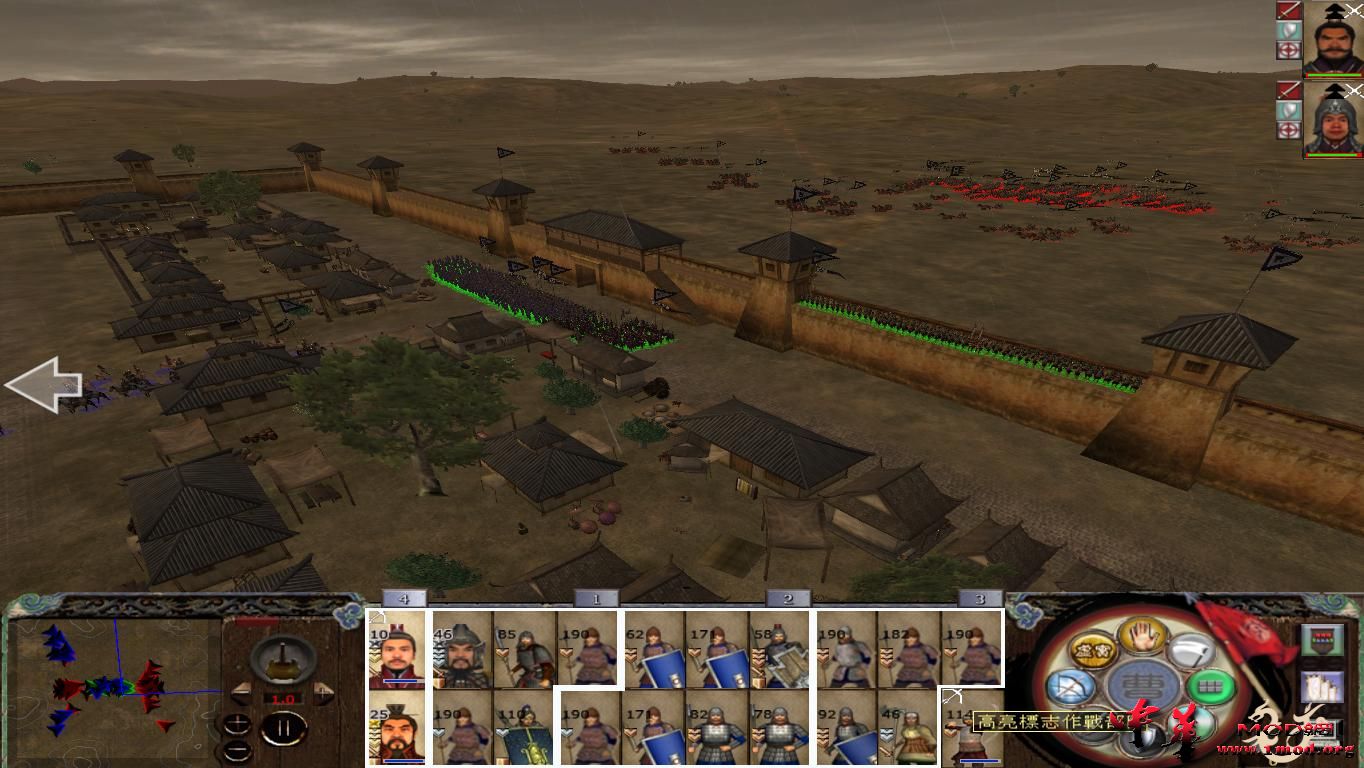1364x768 pixels.
Task: Click the golden seal ability icon
Action: (x=1092, y=650)
